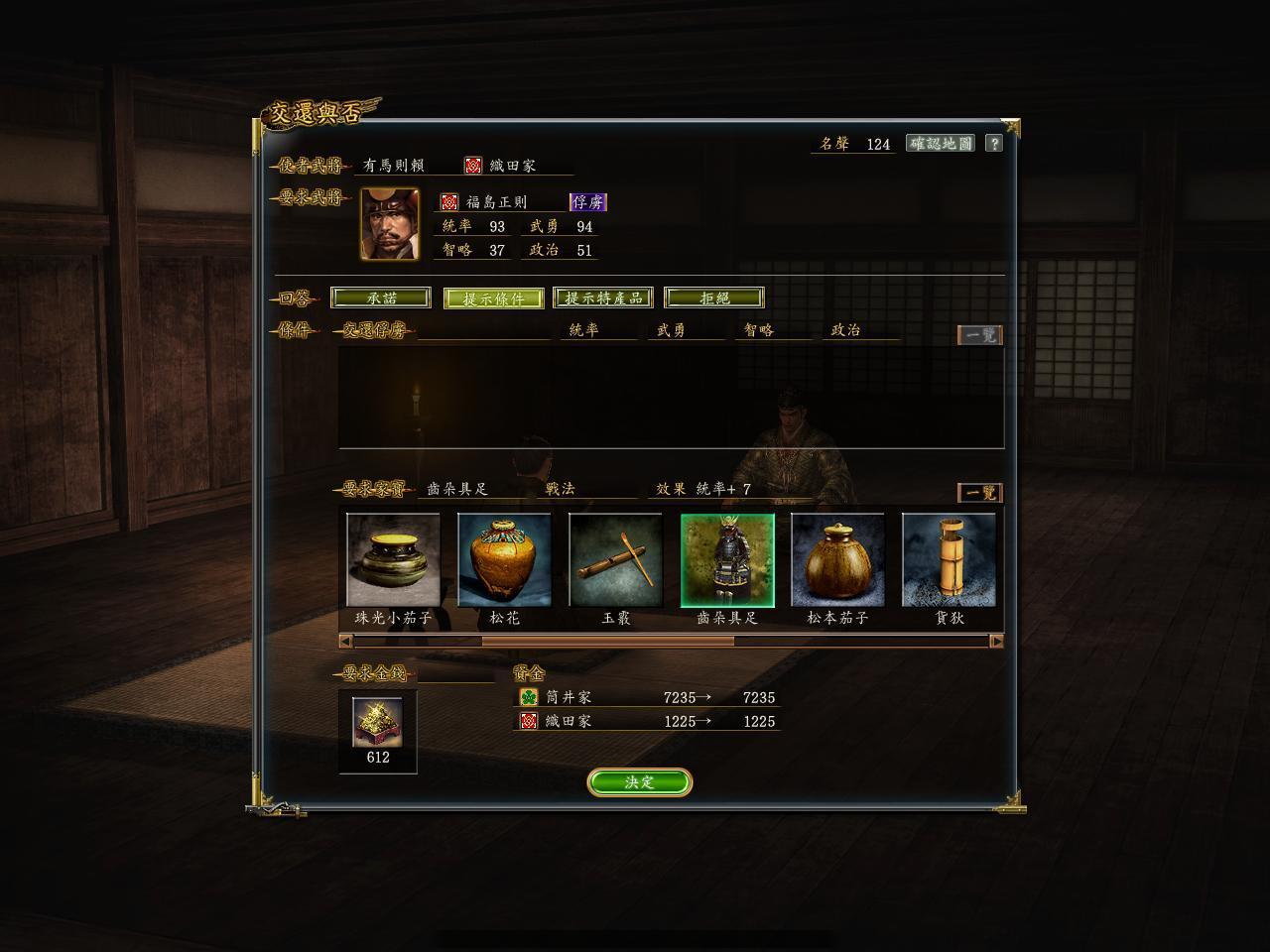The width and height of the screenshot is (1270, 952).
Task: Choose the 承諾 (accept) reply
Action: [381, 297]
